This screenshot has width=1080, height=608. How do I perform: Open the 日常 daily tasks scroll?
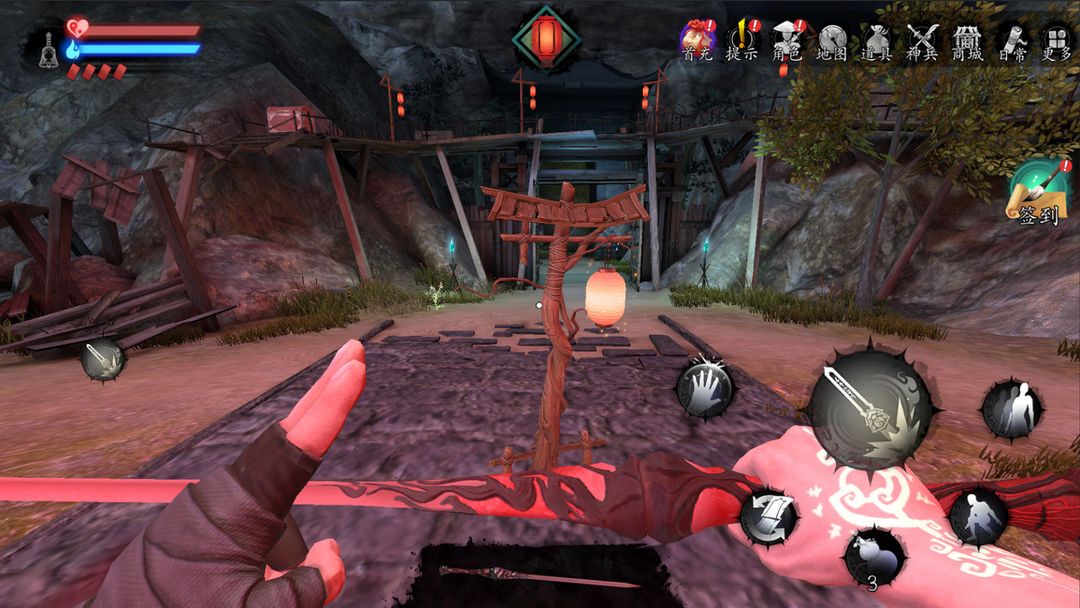click(1011, 41)
